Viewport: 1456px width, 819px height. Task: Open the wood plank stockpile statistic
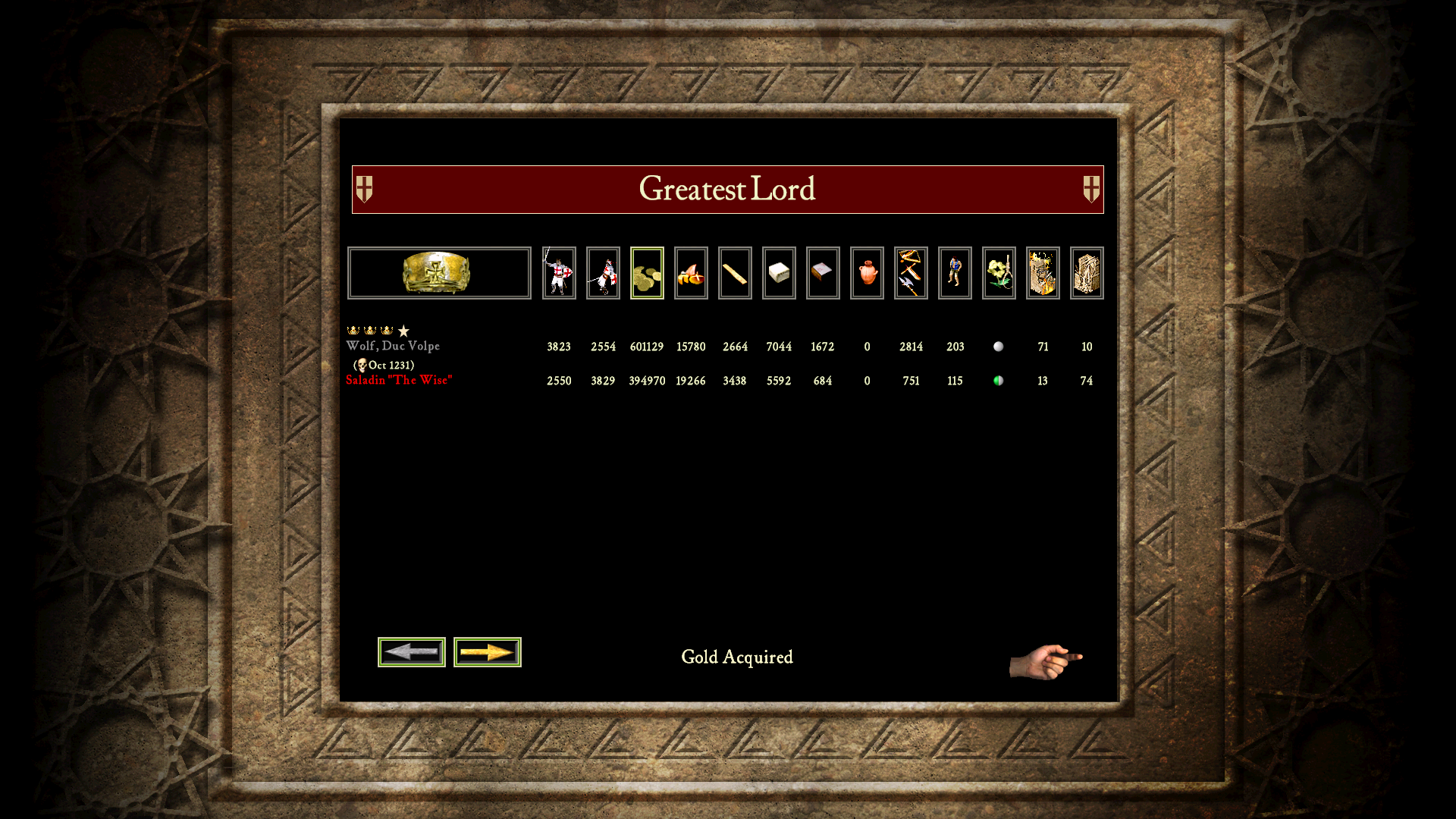point(735,273)
